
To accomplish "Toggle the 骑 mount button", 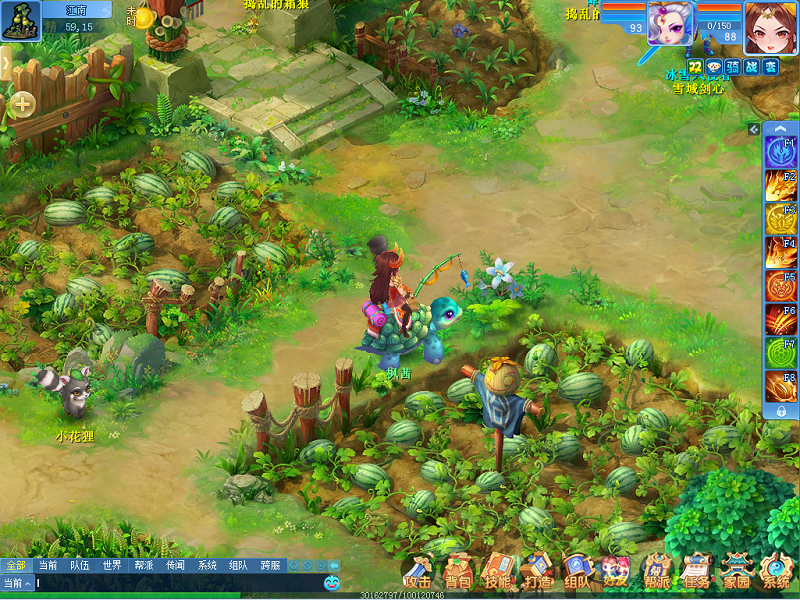I will 733,67.
